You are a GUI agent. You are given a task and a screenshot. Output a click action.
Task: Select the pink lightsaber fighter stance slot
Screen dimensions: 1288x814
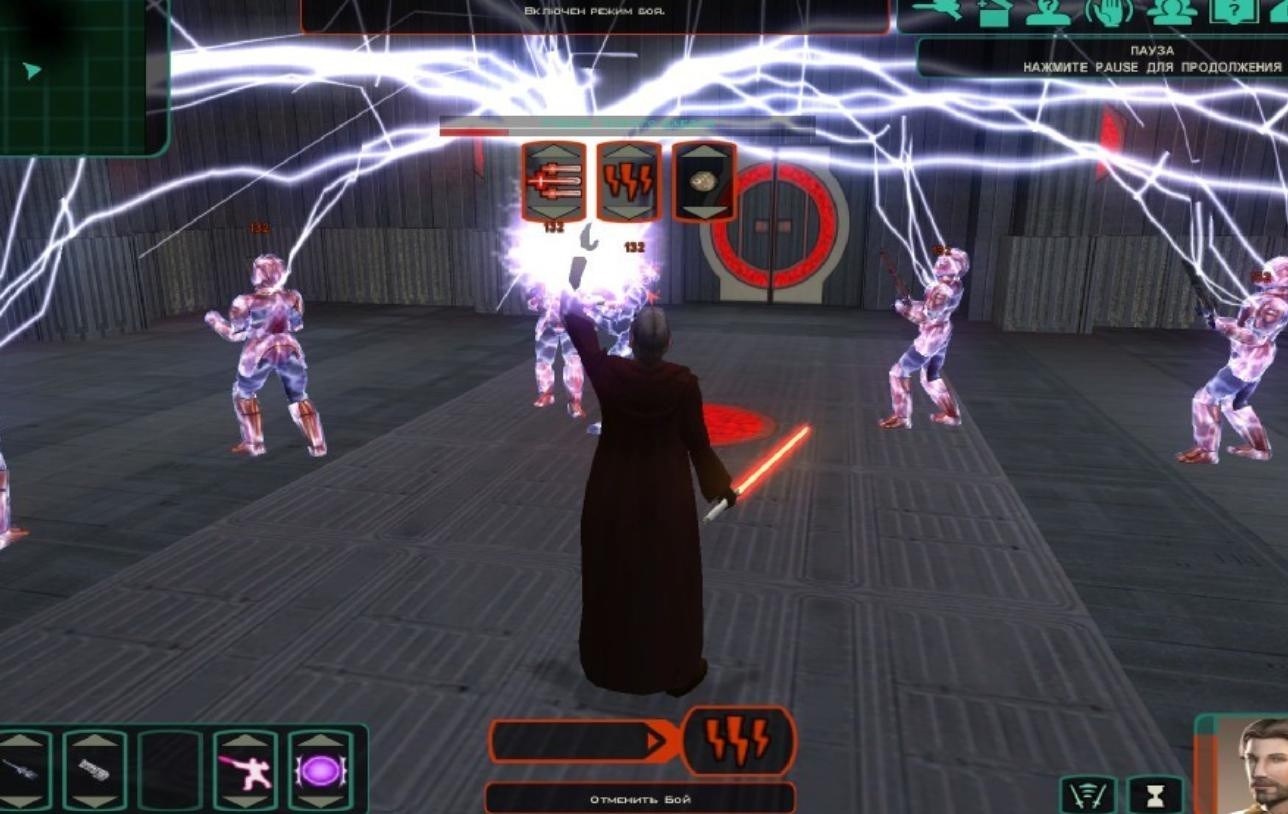pyautogui.click(x=245, y=771)
